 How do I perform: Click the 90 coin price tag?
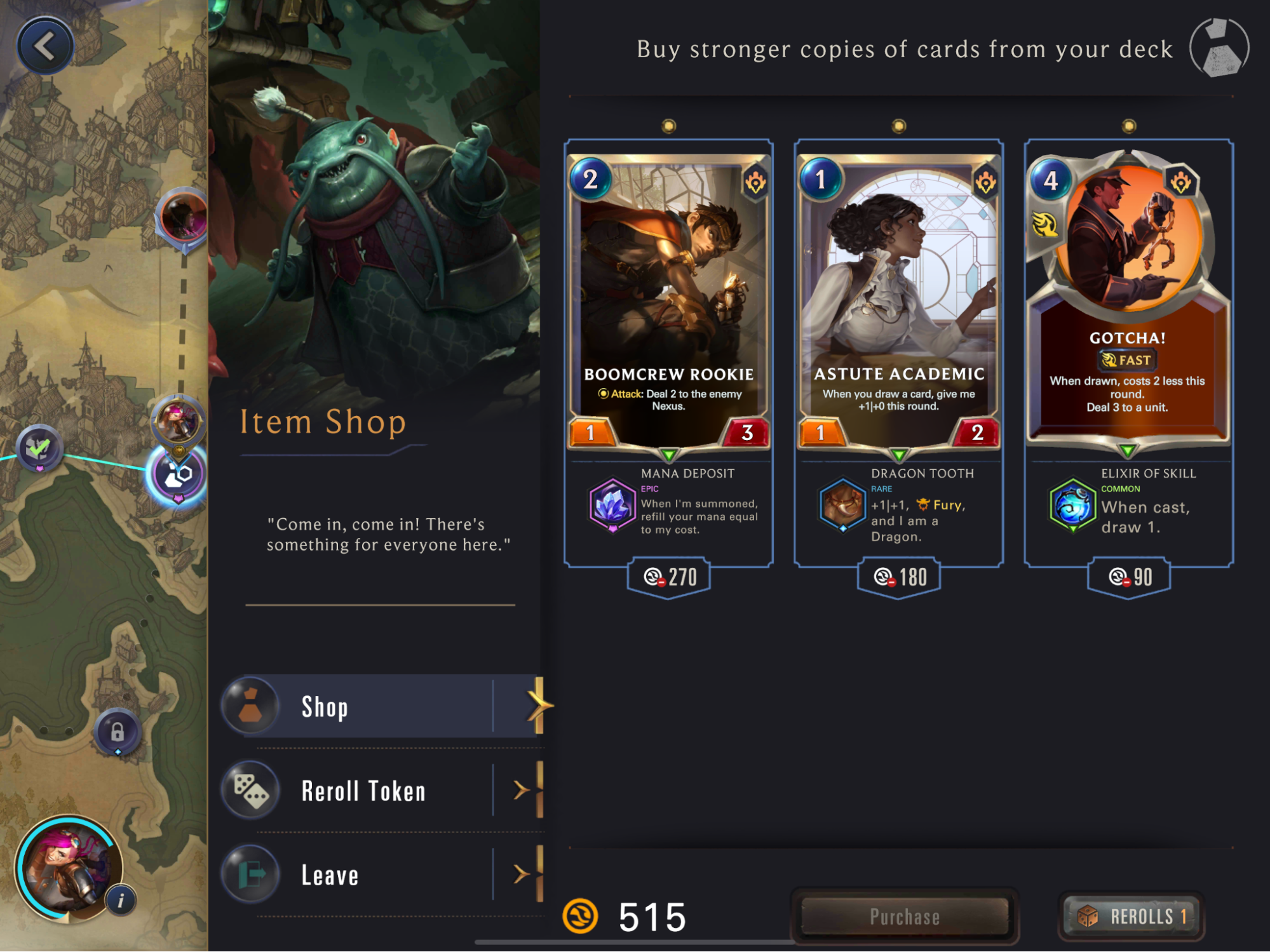click(1129, 577)
